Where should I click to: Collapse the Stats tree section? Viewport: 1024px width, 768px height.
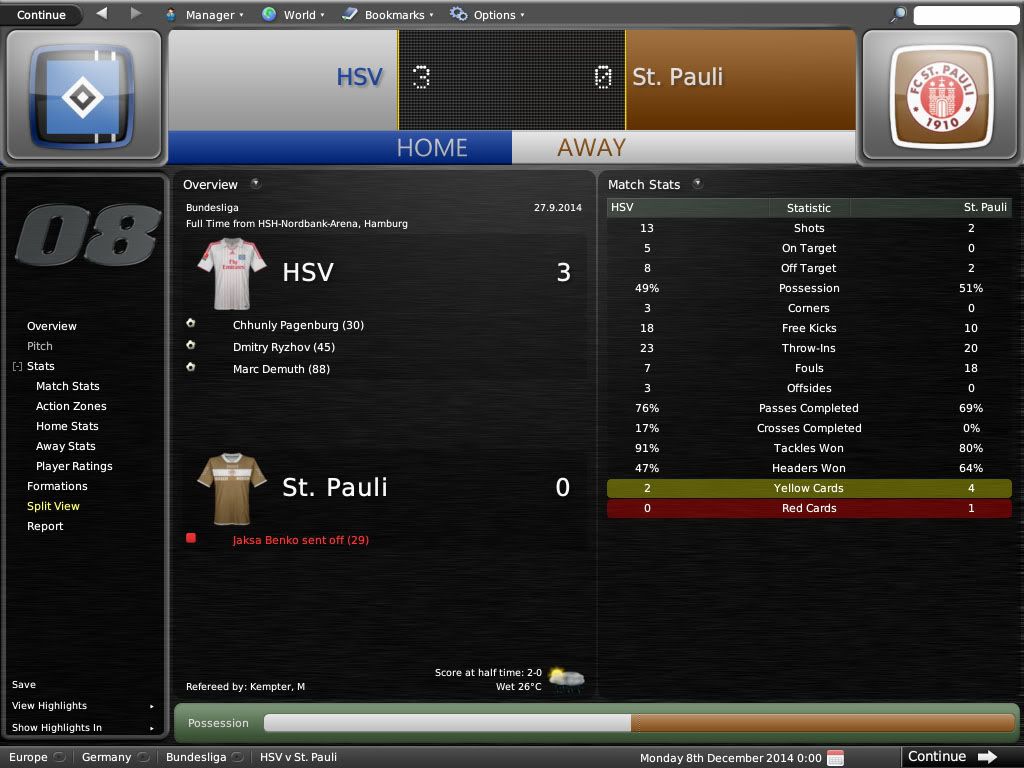(17, 367)
